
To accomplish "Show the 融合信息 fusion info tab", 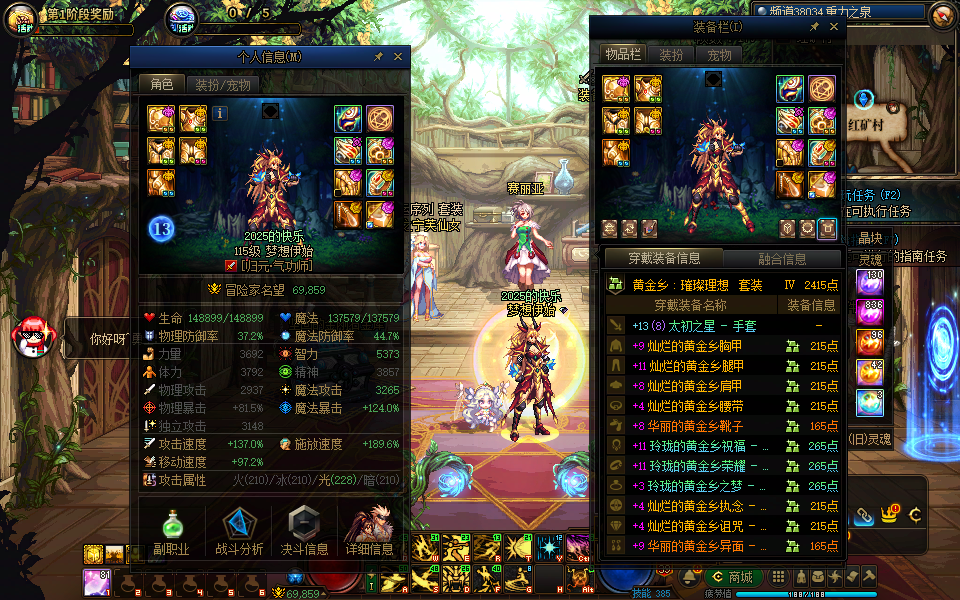I will 781,259.
